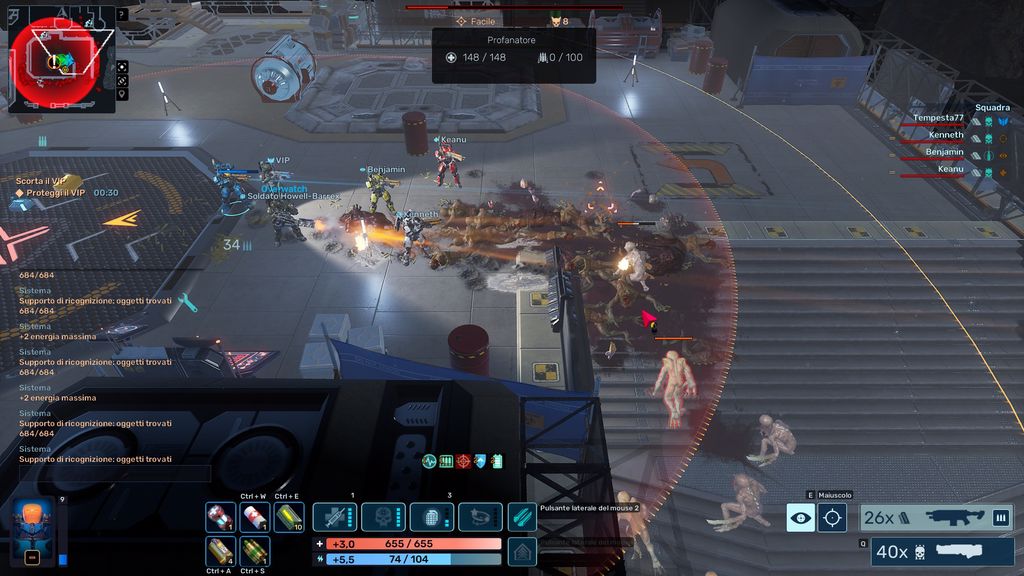Activate the syringe healing ability
1024x576 pixels.
pos(335,517)
